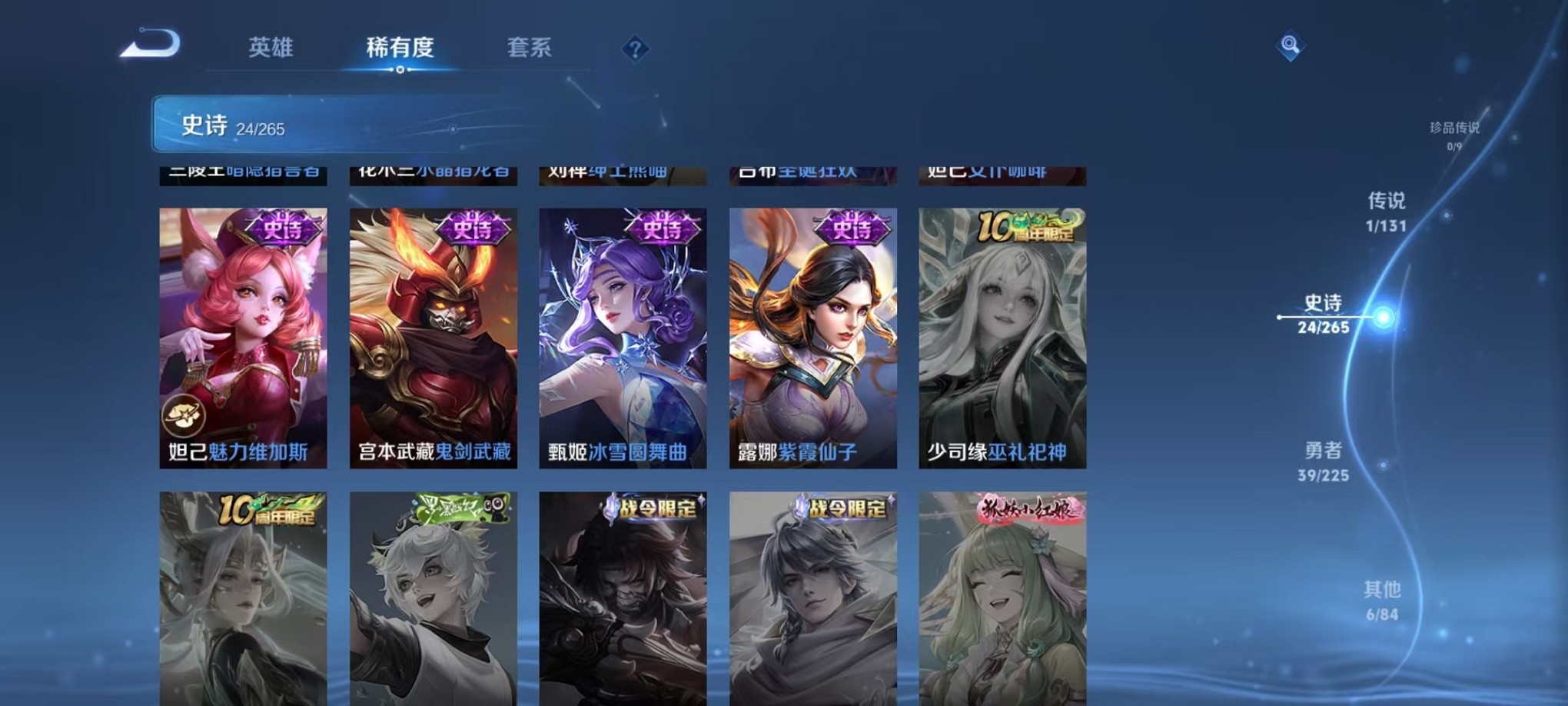Viewport: 1568px width, 706px height.
Task: Switch to the 套系 tab
Action: [x=530, y=48]
